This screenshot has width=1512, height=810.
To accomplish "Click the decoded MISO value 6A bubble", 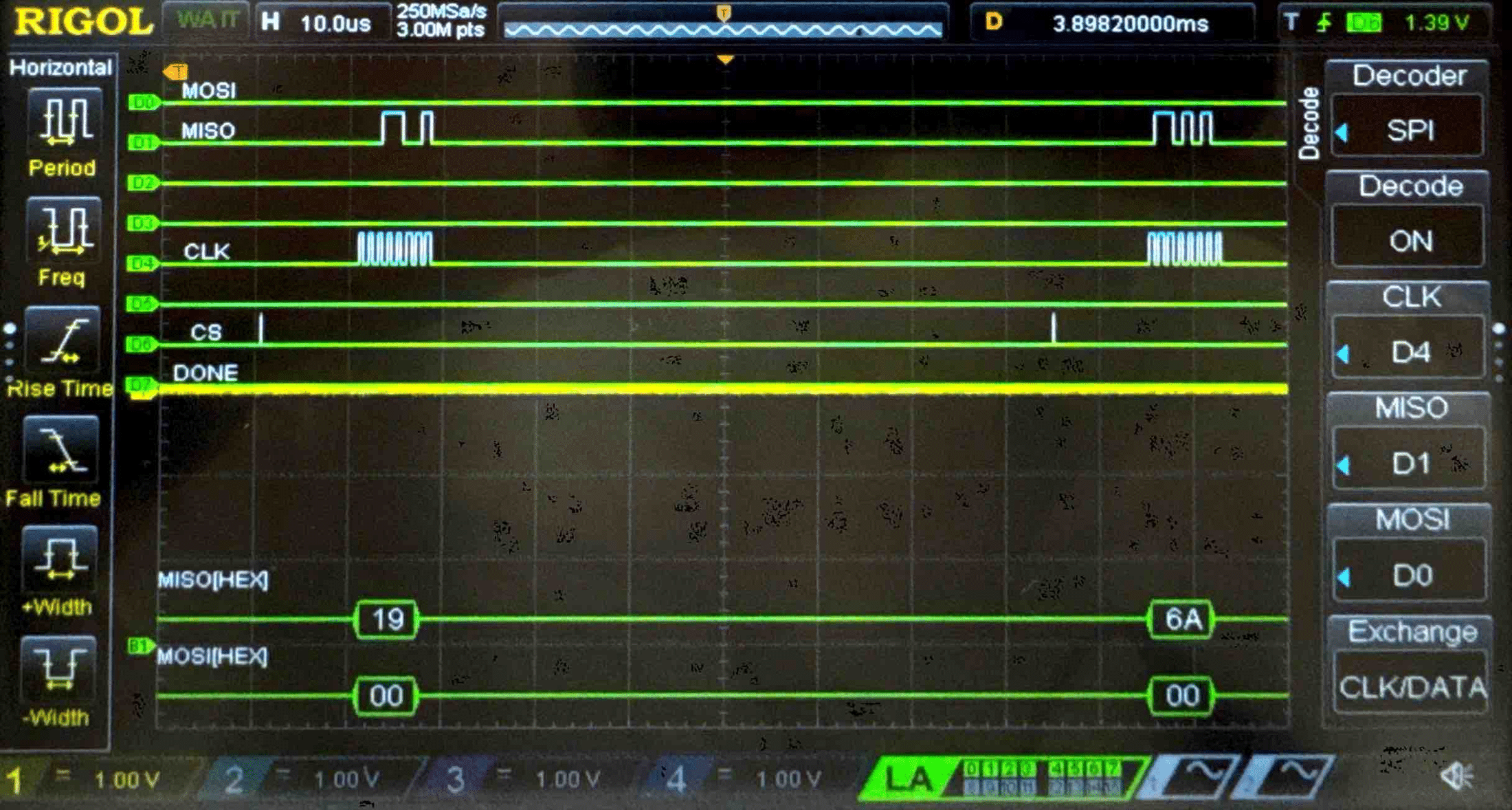I will tap(1180, 620).
